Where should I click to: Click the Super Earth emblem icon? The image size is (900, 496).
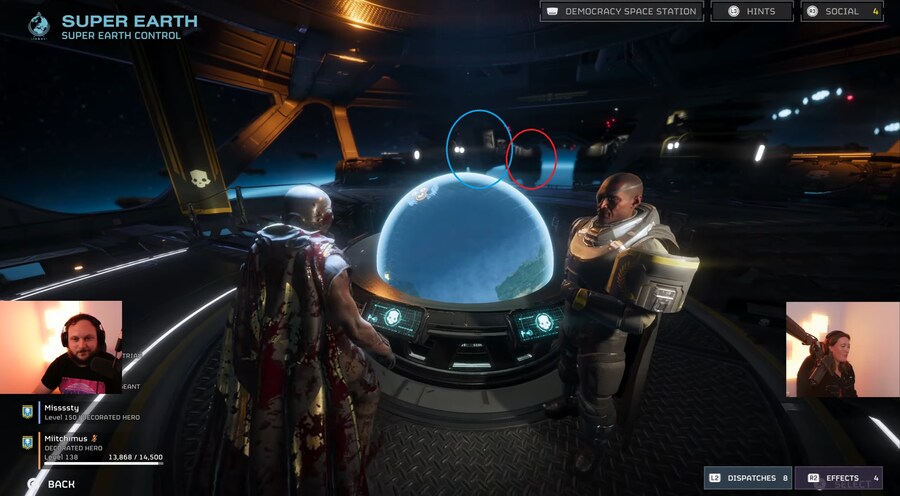click(x=38, y=24)
